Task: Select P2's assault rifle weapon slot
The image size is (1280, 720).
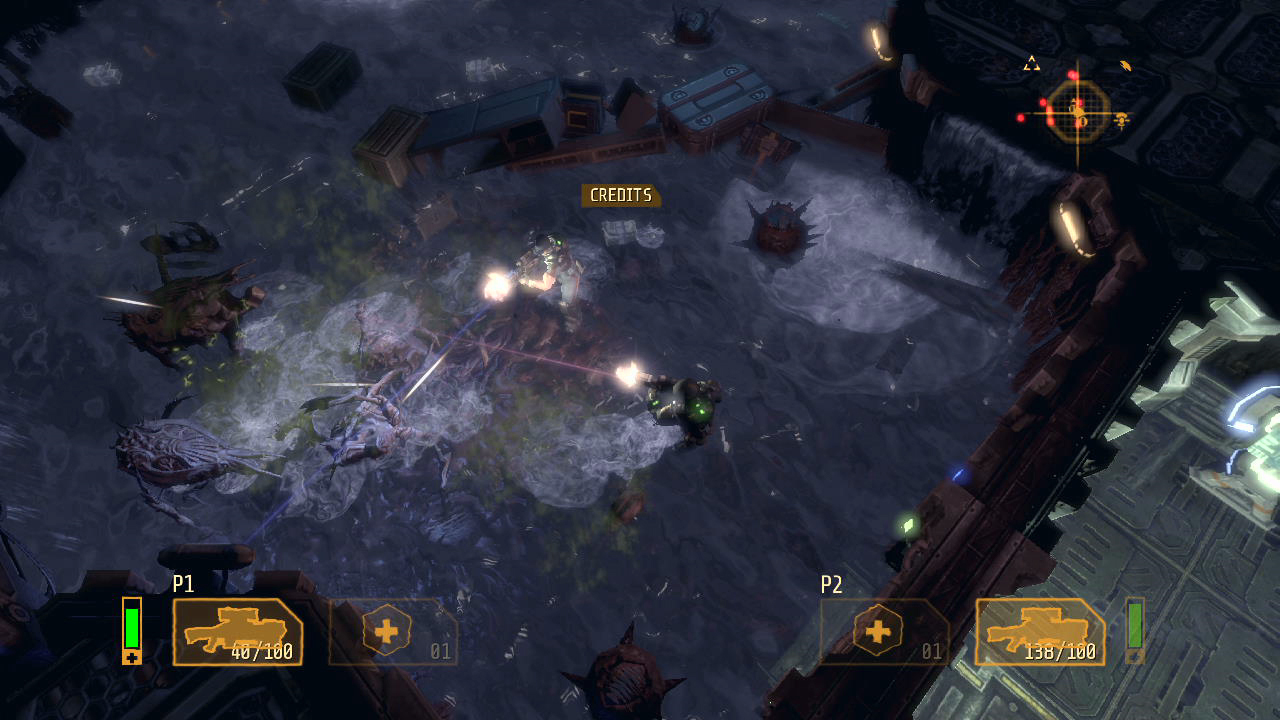Action: pos(1040,632)
